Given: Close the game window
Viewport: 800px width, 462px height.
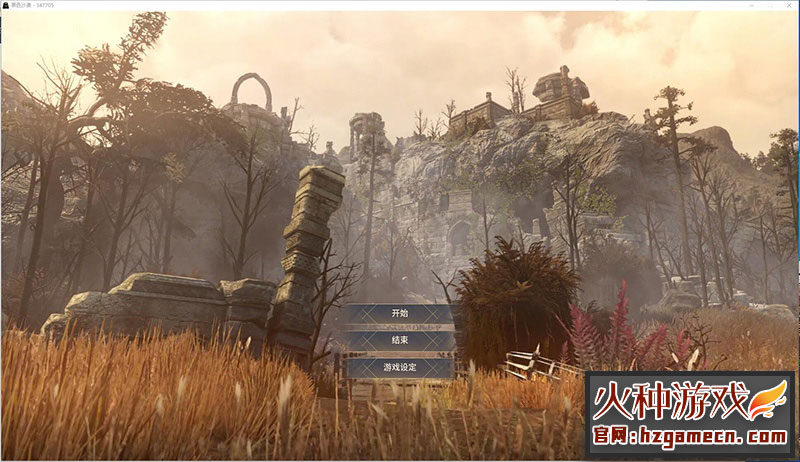Looking at the screenshot, I should [789, 5].
